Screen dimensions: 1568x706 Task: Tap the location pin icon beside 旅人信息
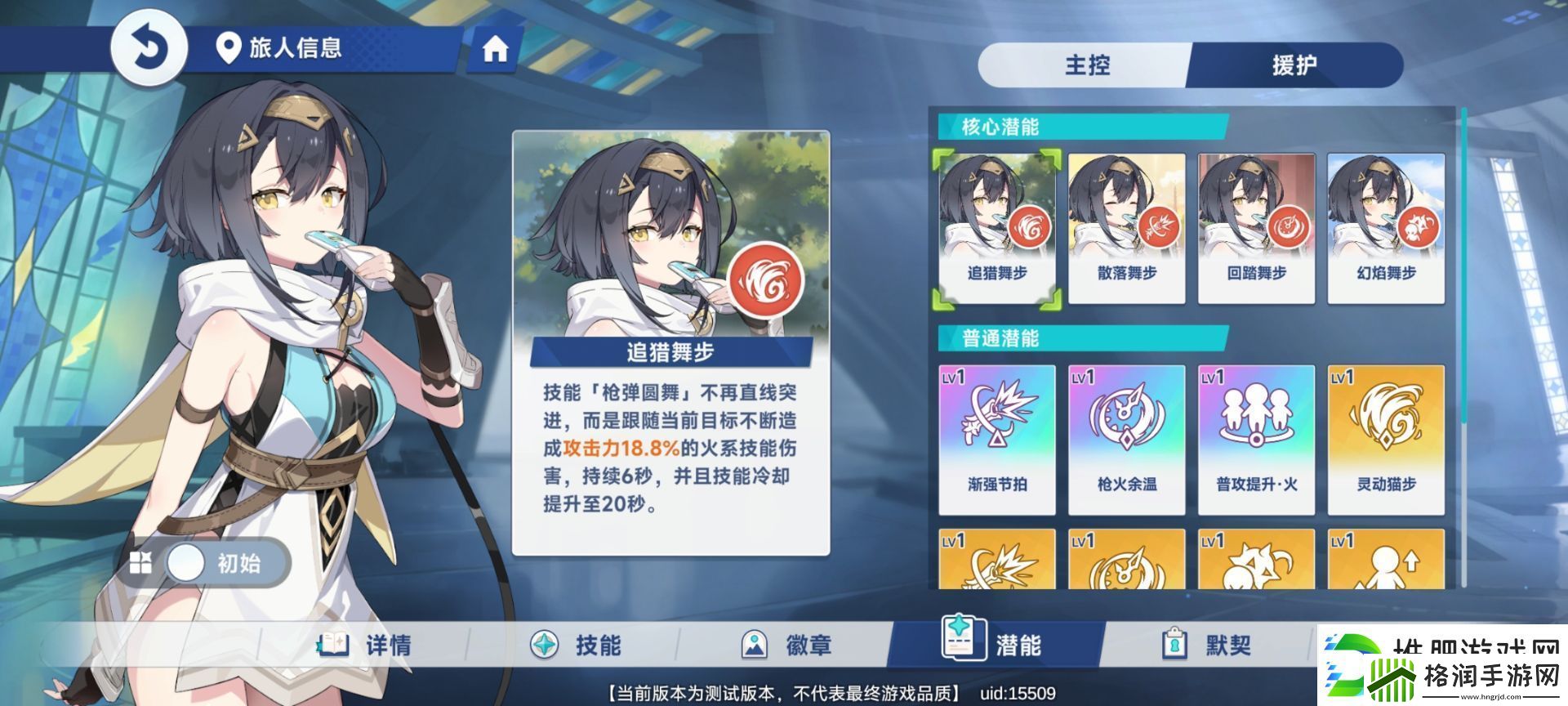point(230,48)
